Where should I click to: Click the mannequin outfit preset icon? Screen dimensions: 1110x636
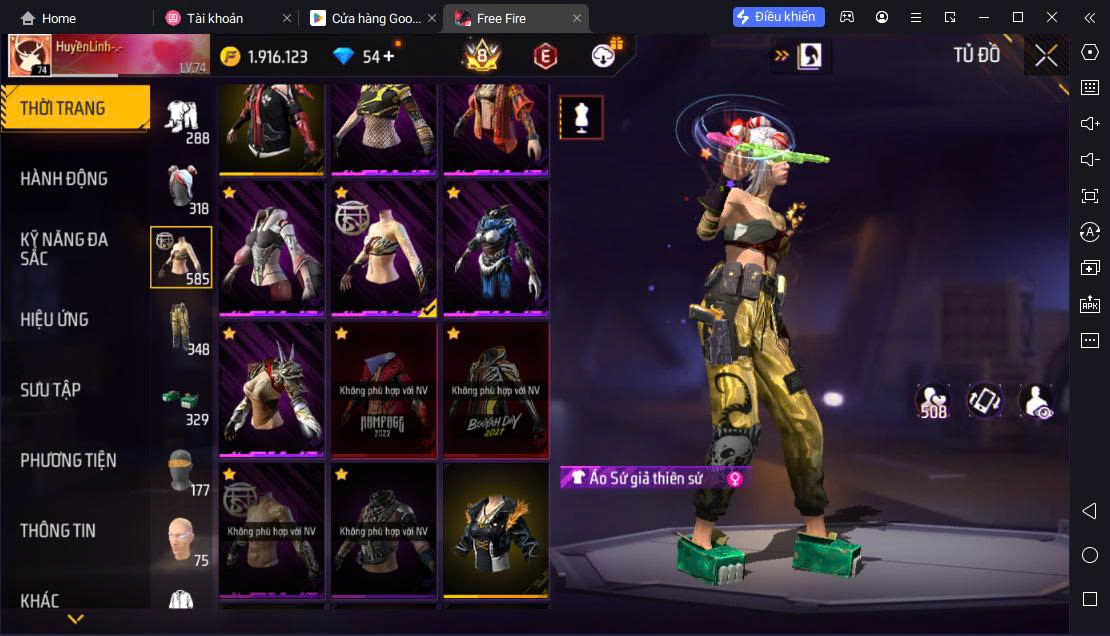(x=581, y=118)
